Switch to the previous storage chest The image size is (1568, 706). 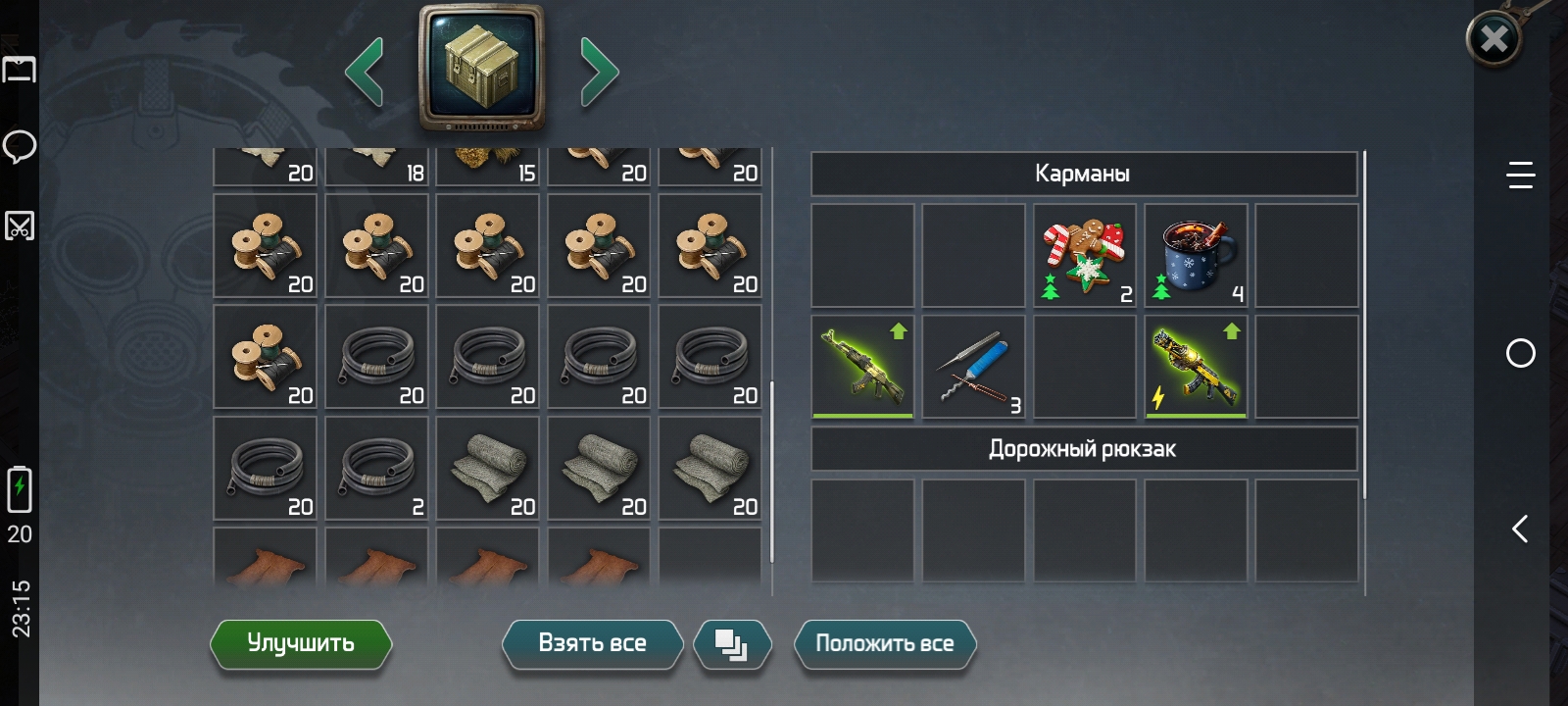[365, 72]
